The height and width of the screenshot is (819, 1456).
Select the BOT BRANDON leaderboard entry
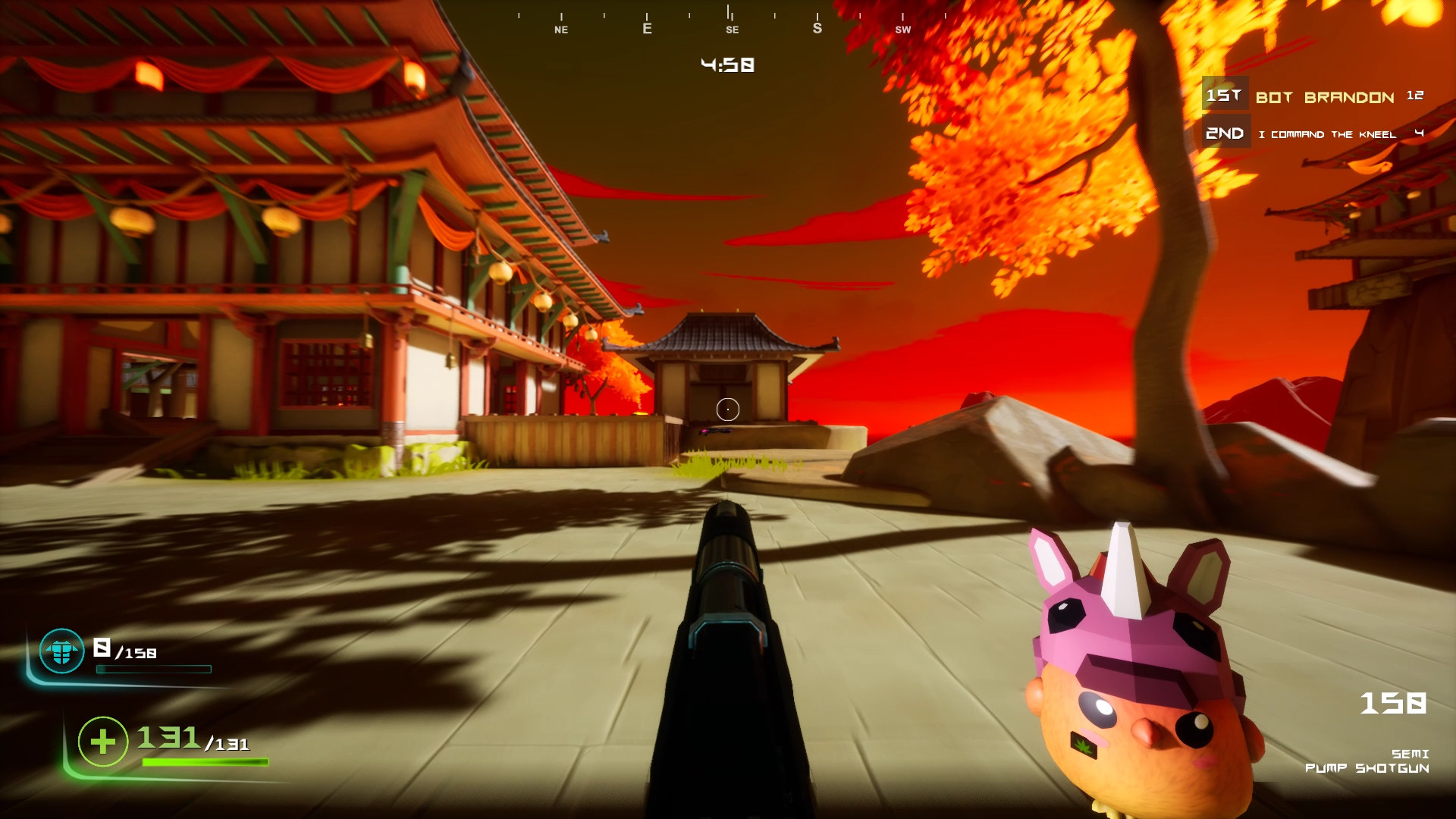point(1323,97)
